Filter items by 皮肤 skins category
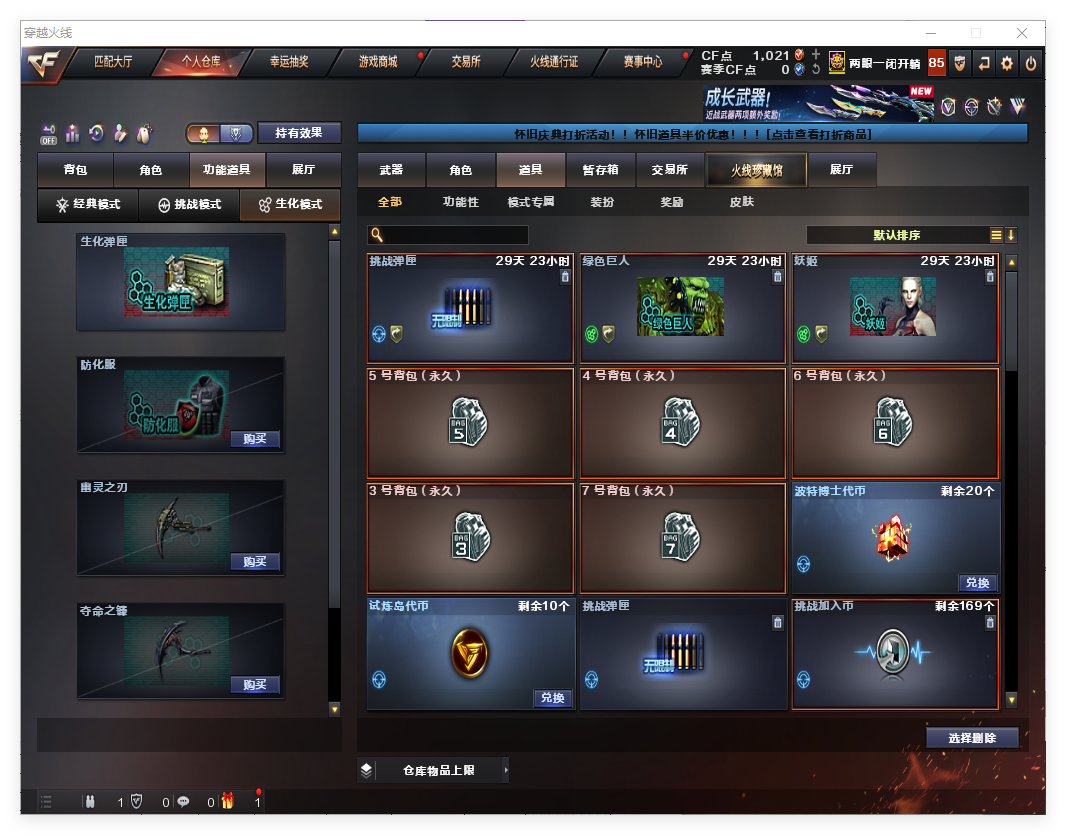The image size is (1066, 835). pyautogui.click(x=741, y=202)
